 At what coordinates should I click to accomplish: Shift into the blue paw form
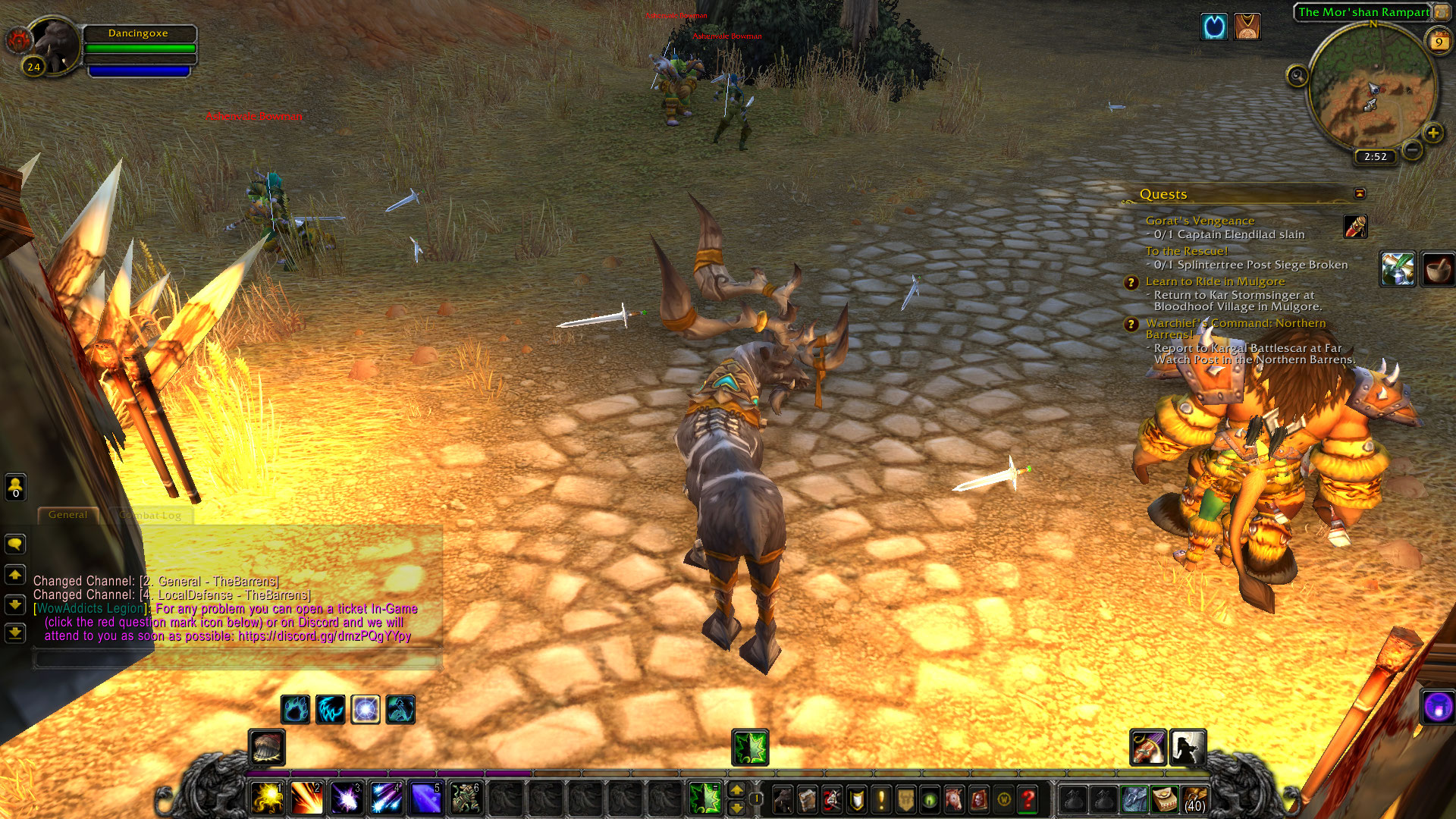click(295, 710)
